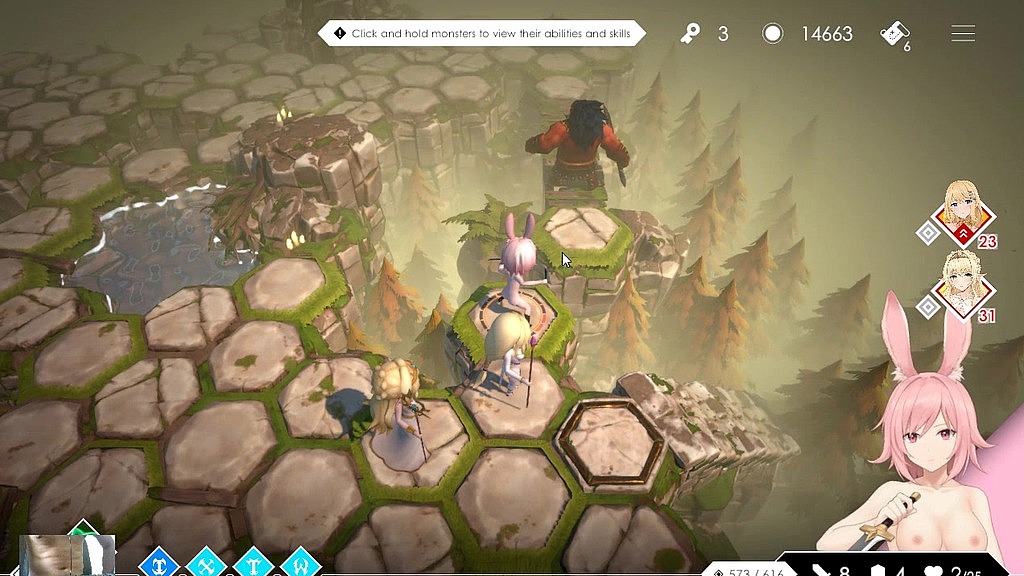Screen dimensions: 1024x576
Task: Open the scroll map icon
Action: point(893,34)
